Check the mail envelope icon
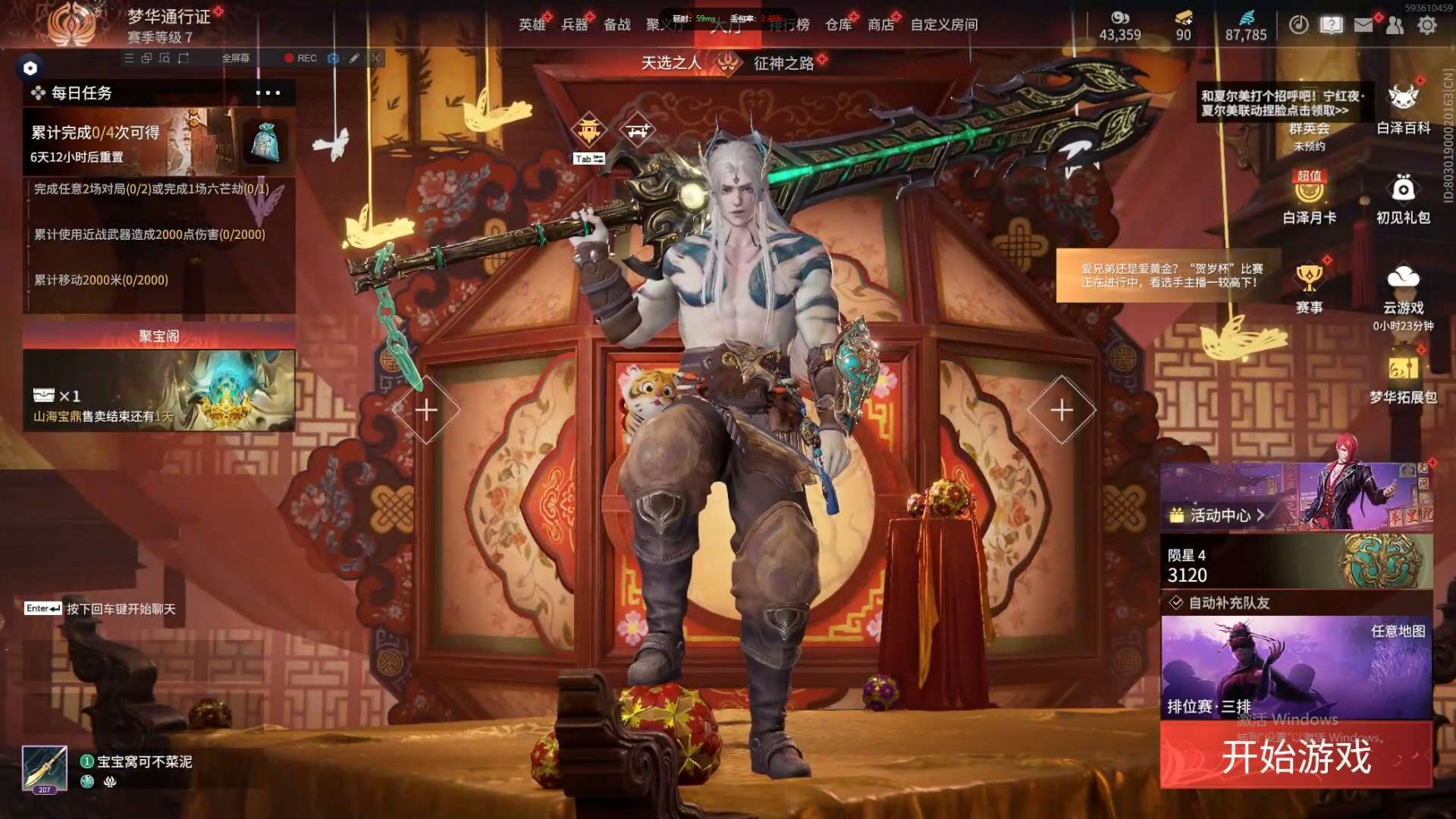1456x819 pixels. (1363, 25)
